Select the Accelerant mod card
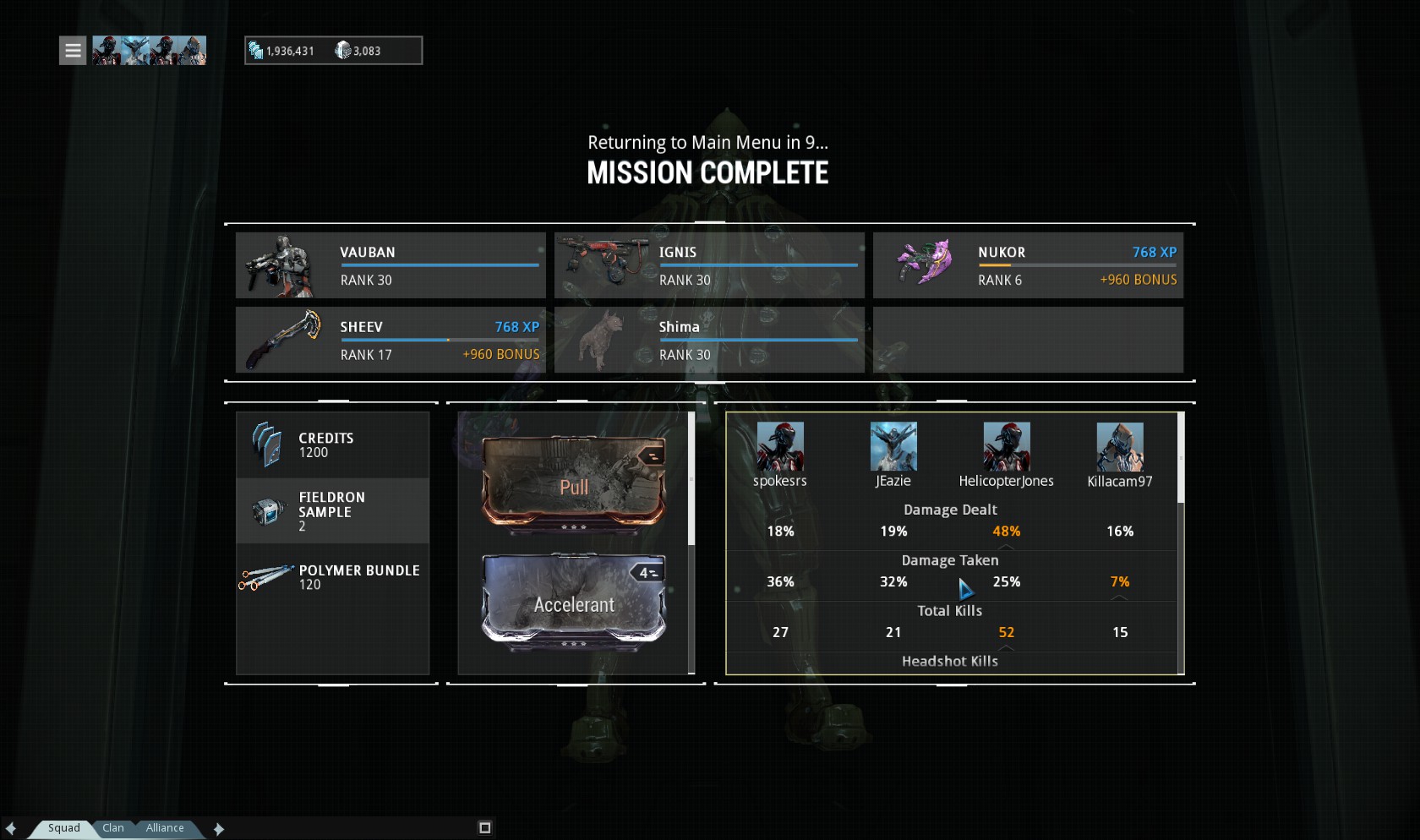Image resolution: width=1420 pixels, height=840 pixels. pos(574,603)
